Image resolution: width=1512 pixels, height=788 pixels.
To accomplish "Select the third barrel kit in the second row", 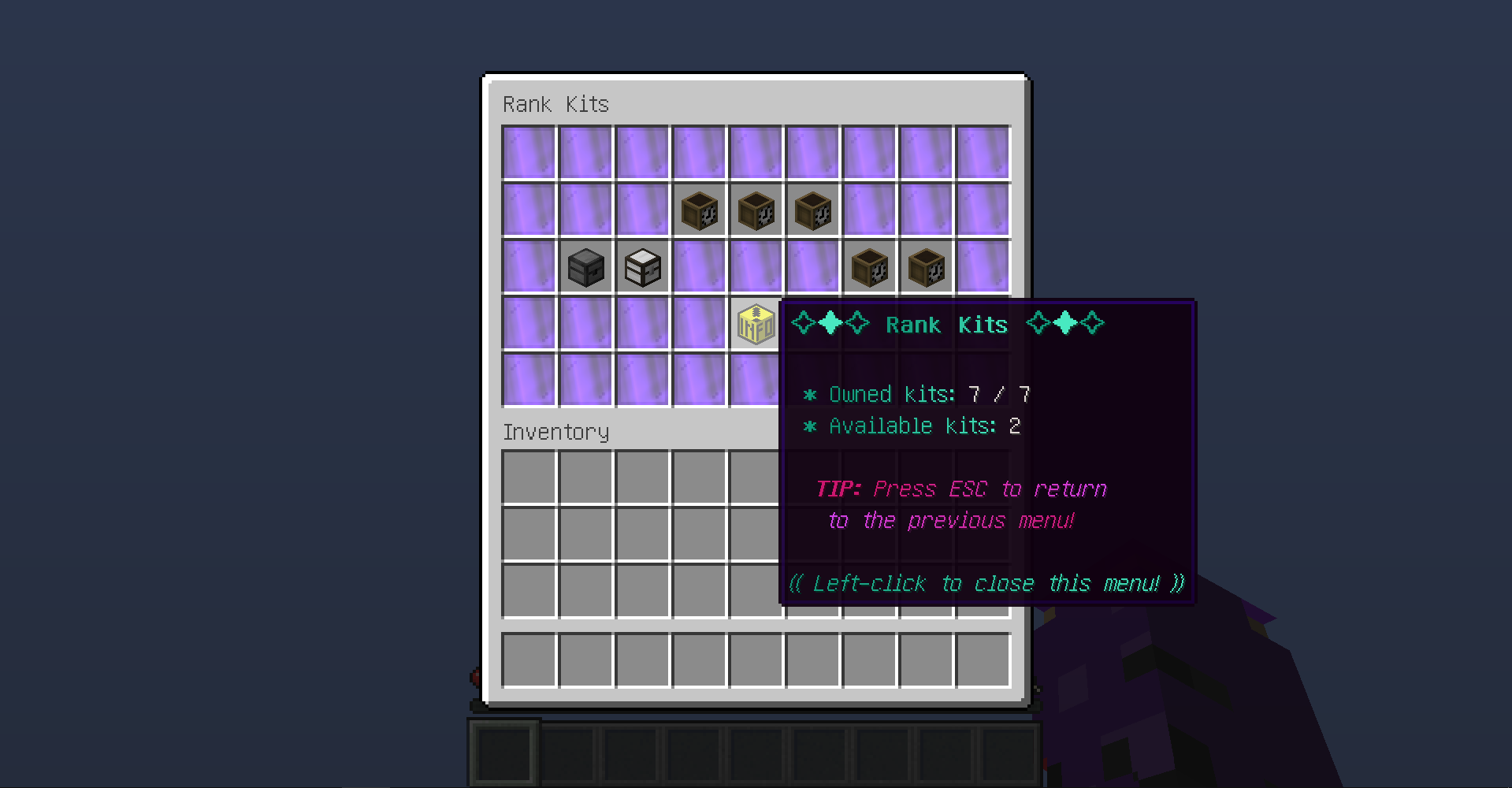I will (x=812, y=210).
